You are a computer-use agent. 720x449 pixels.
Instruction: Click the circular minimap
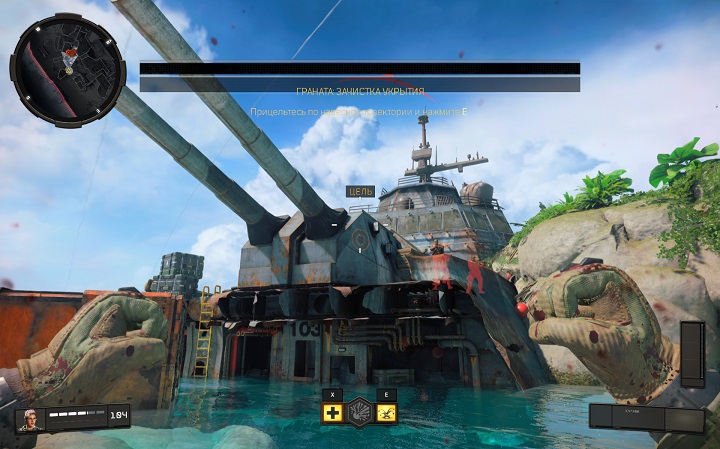tap(68, 69)
